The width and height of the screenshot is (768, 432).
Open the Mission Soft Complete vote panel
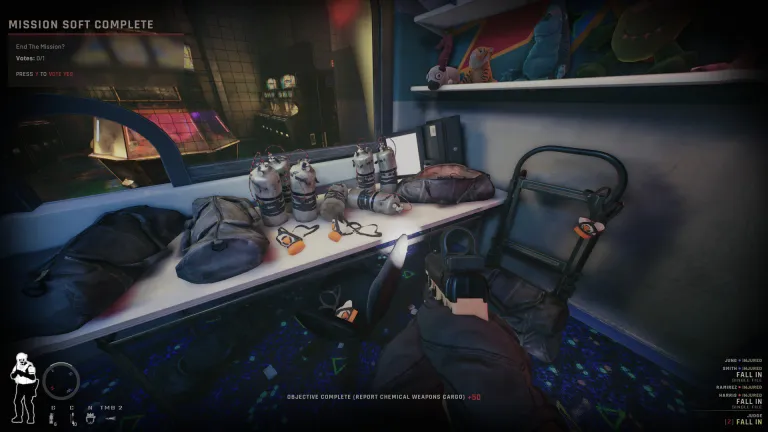(82, 24)
